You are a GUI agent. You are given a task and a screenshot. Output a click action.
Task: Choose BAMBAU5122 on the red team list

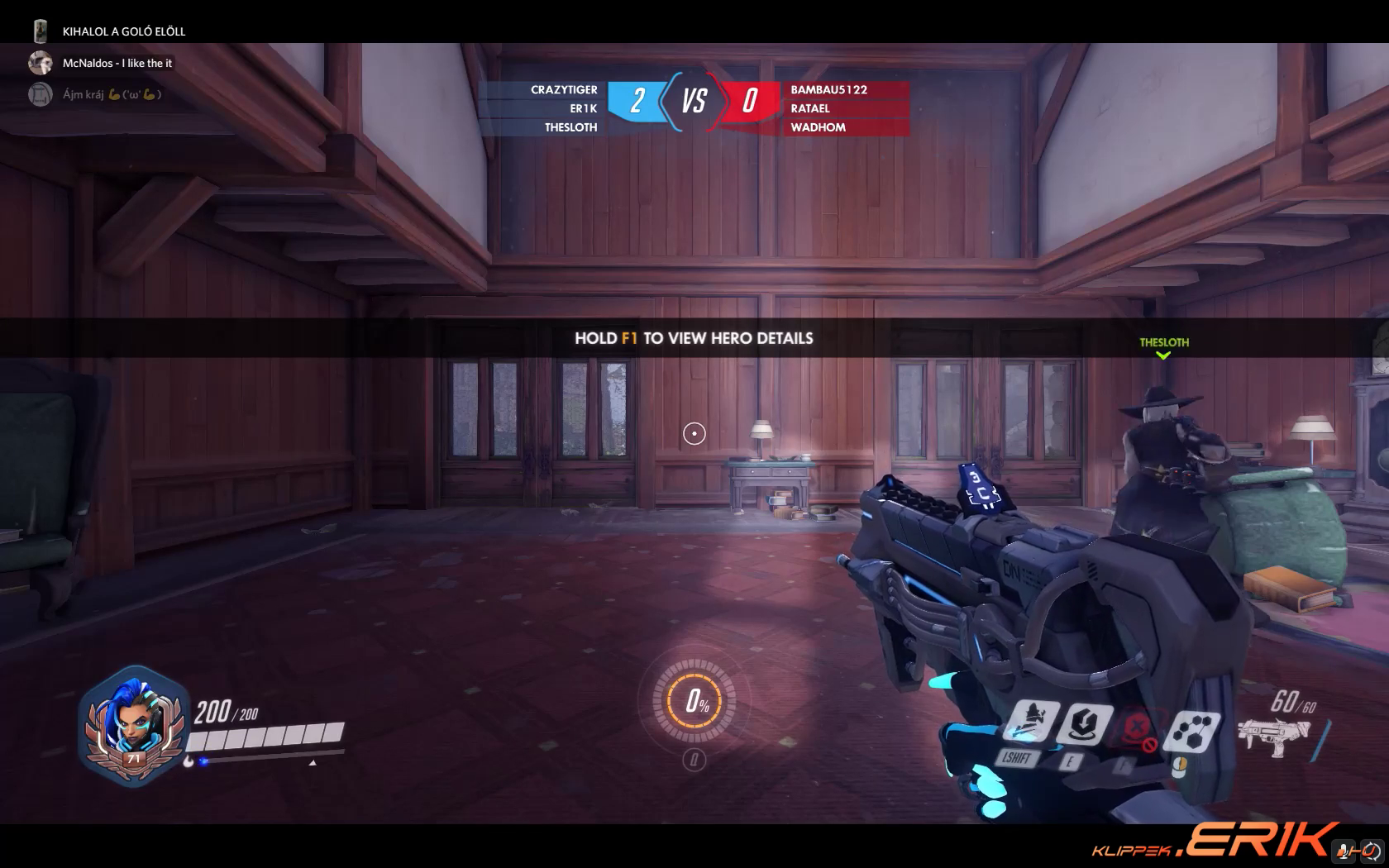tap(828, 89)
